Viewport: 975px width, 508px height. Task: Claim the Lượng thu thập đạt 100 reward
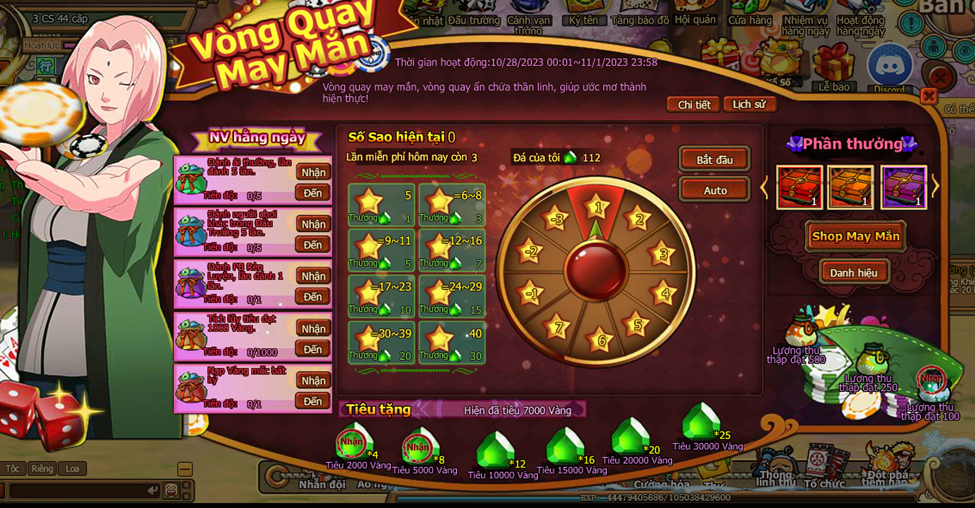932,381
